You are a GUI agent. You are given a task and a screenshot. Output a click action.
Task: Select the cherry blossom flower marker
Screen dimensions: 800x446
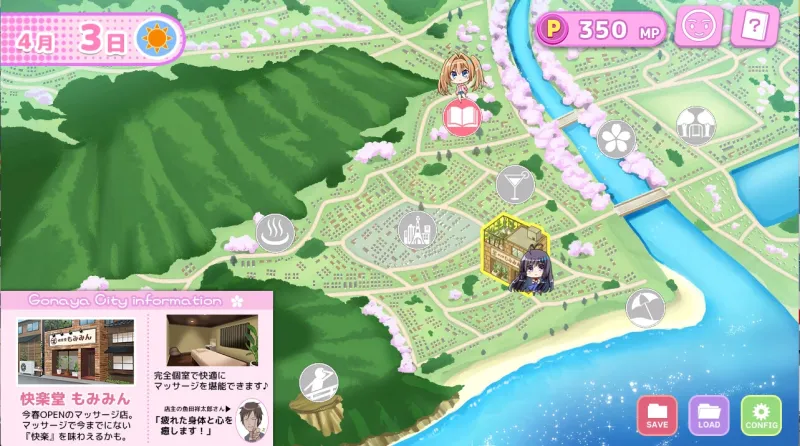click(616, 138)
